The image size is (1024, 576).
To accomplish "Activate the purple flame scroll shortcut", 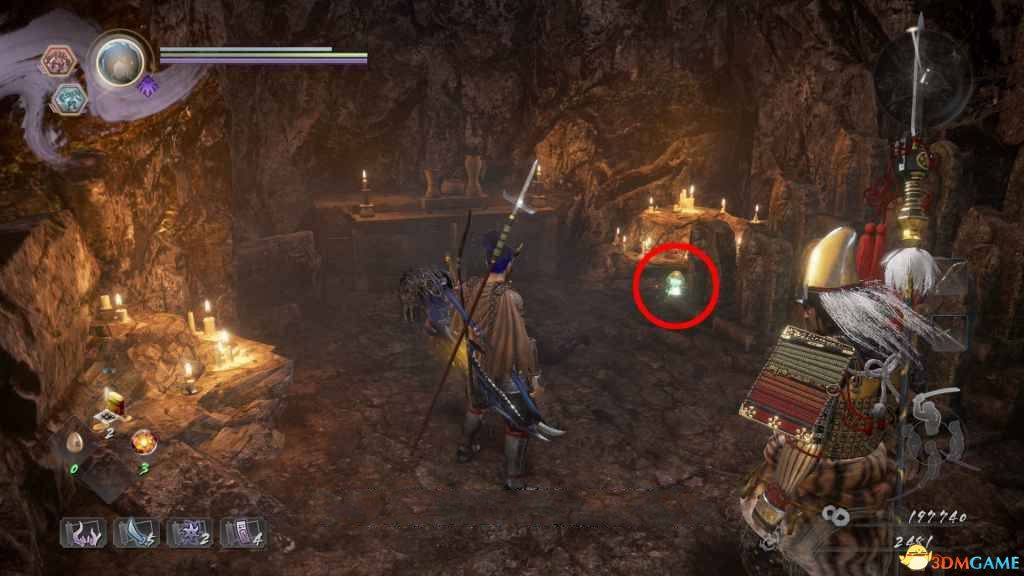I will pos(81,532).
